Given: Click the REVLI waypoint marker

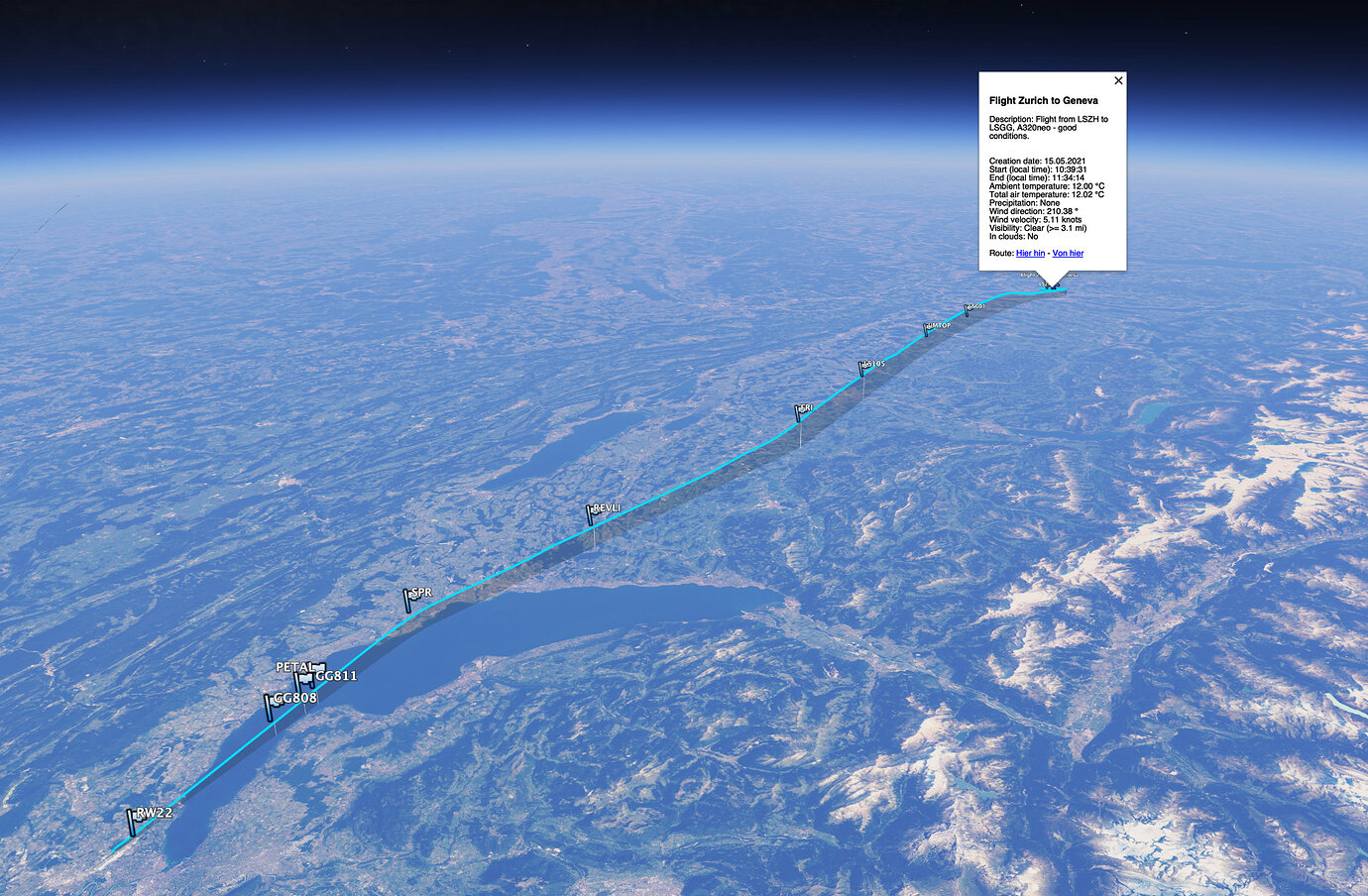Looking at the screenshot, I should [589, 513].
